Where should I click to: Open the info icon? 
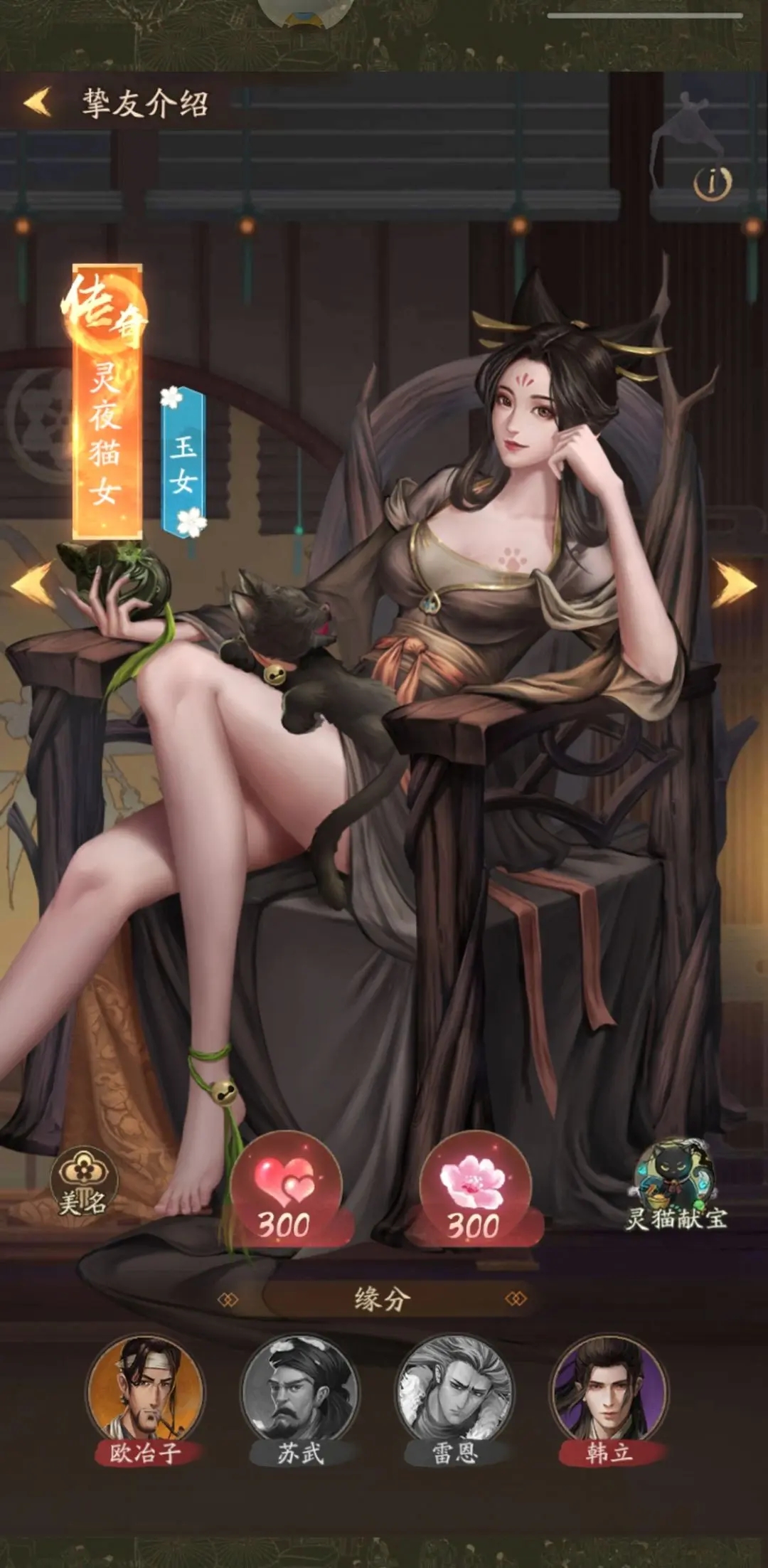[712, 184]
